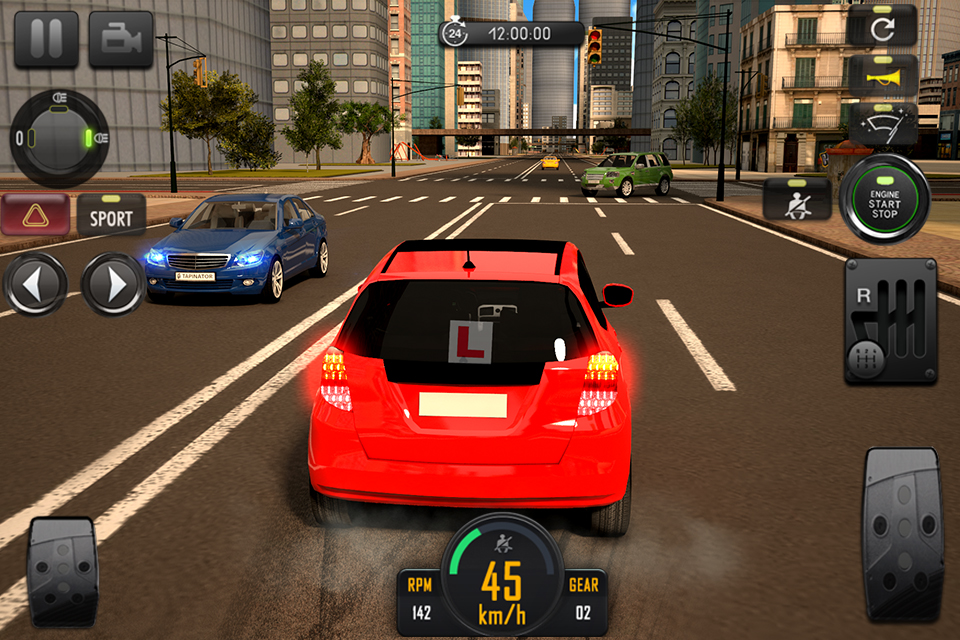Turn on the windshield wipers

[883, 125]
